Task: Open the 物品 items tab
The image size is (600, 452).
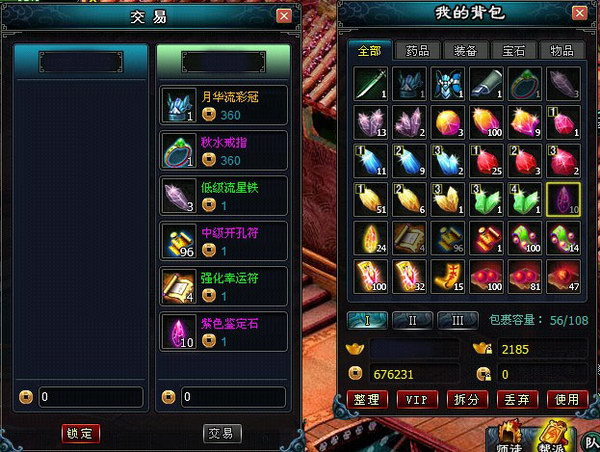Action: pos(562,50)
